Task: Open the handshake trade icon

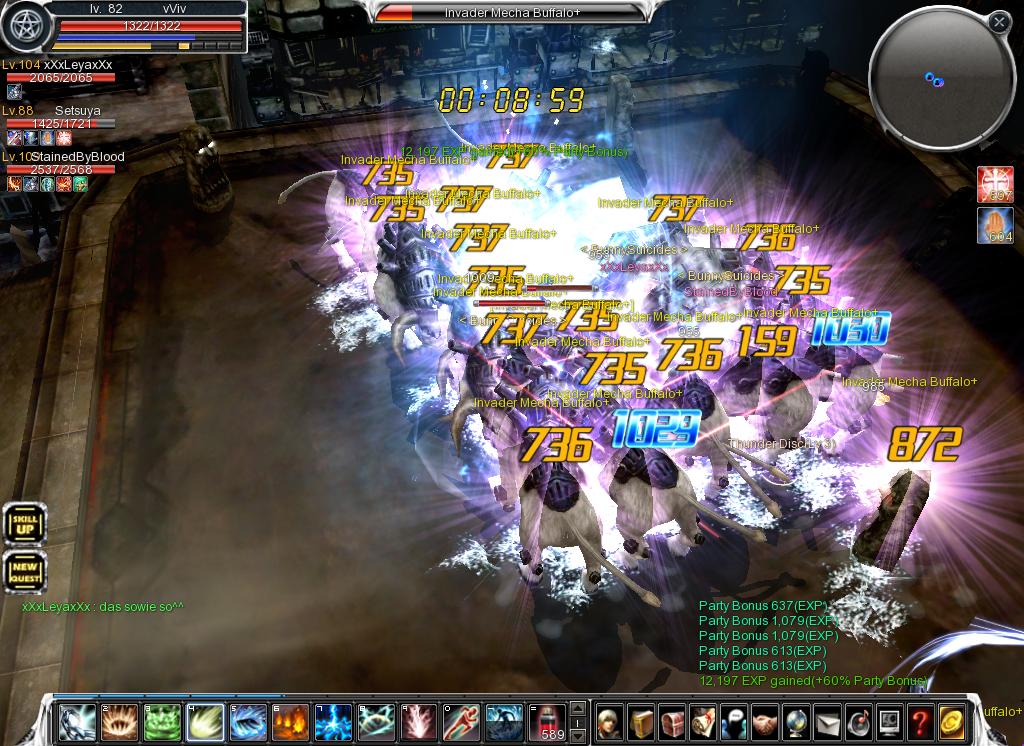Action: [765, 720]
